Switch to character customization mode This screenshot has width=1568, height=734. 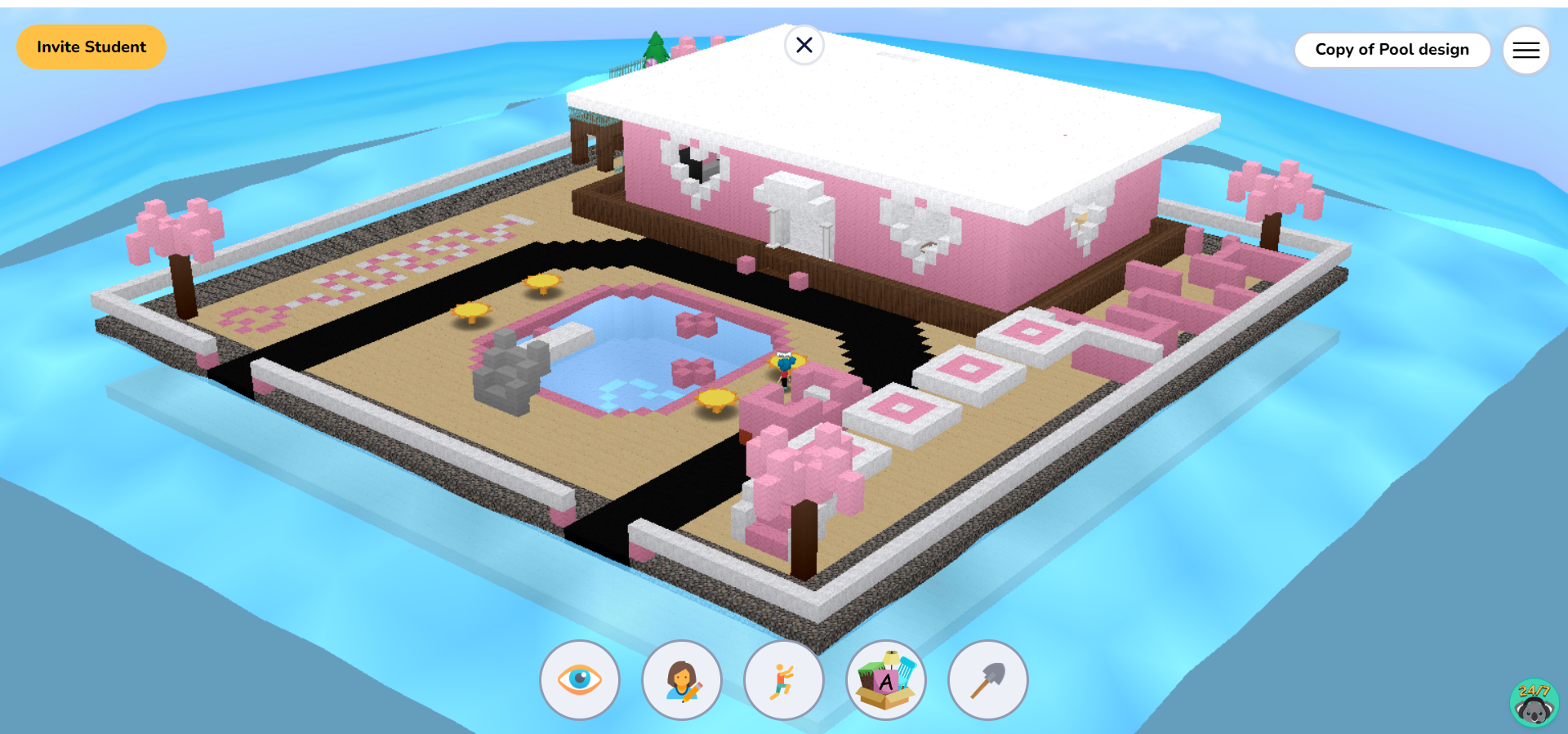click(x=682, y=680)
